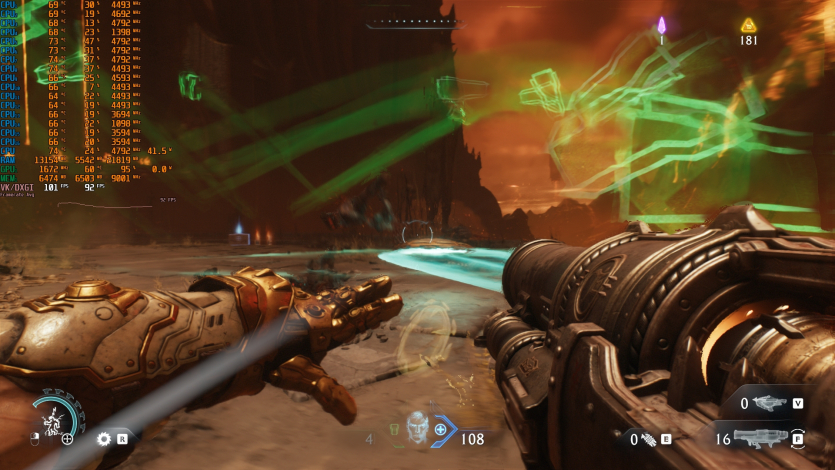Click the compass strip at the top
The image size is (835, 470).
(413, 22)
